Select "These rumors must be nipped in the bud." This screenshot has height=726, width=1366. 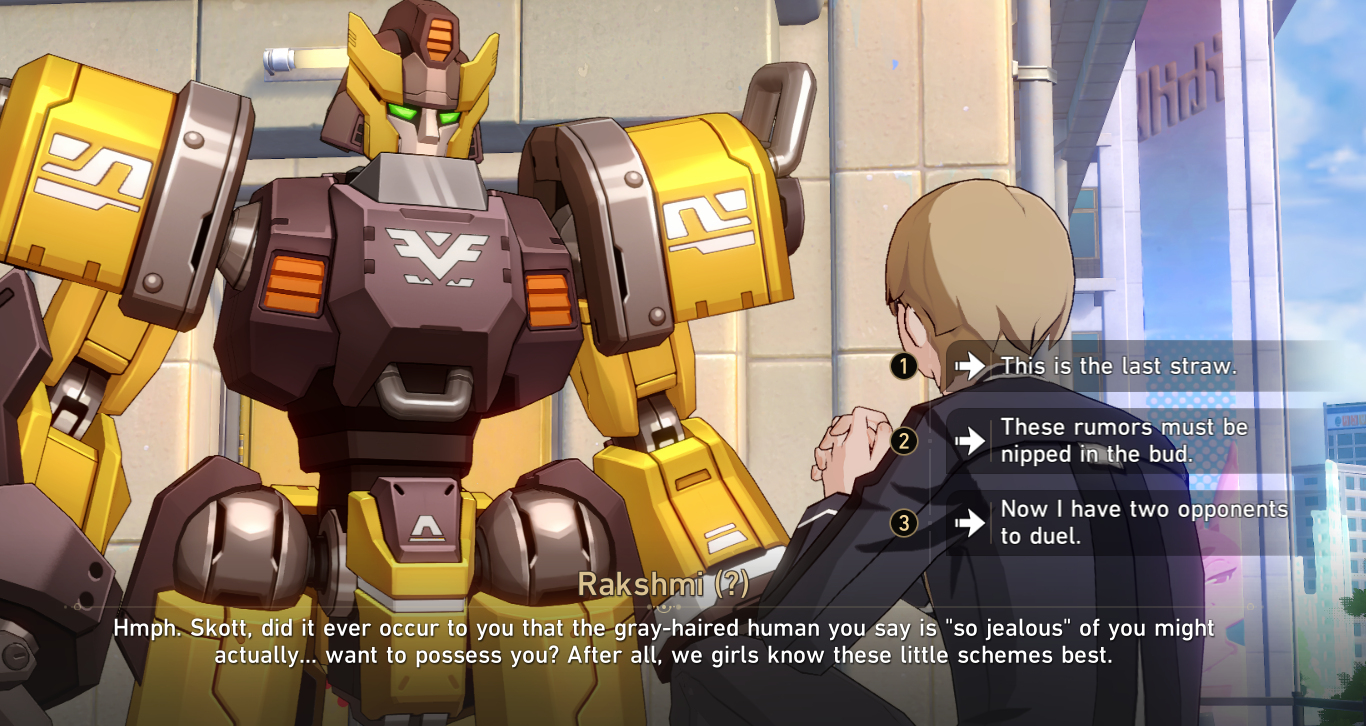pyautogui.click(x=1124, y=440)
